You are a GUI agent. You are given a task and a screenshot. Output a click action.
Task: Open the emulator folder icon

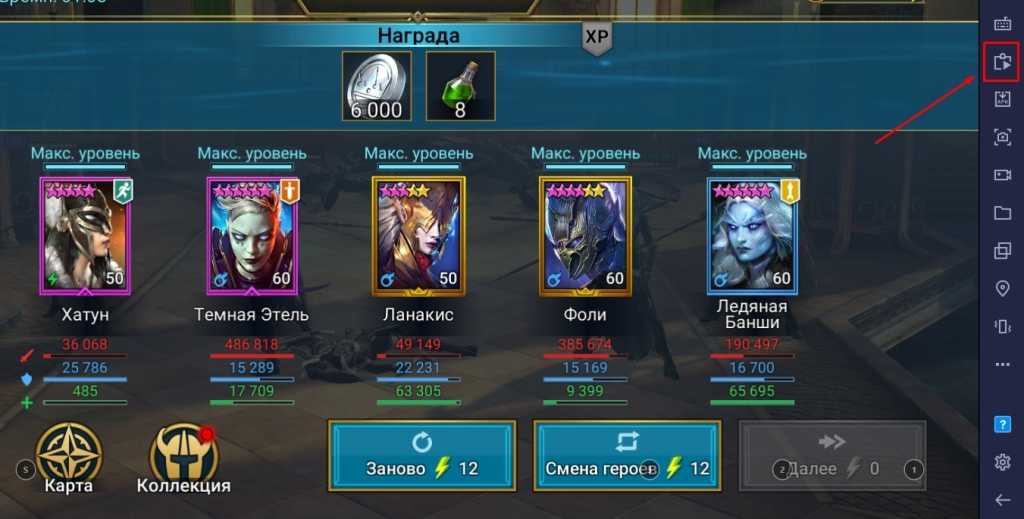pyautogui.click(x=1002, y=213)
